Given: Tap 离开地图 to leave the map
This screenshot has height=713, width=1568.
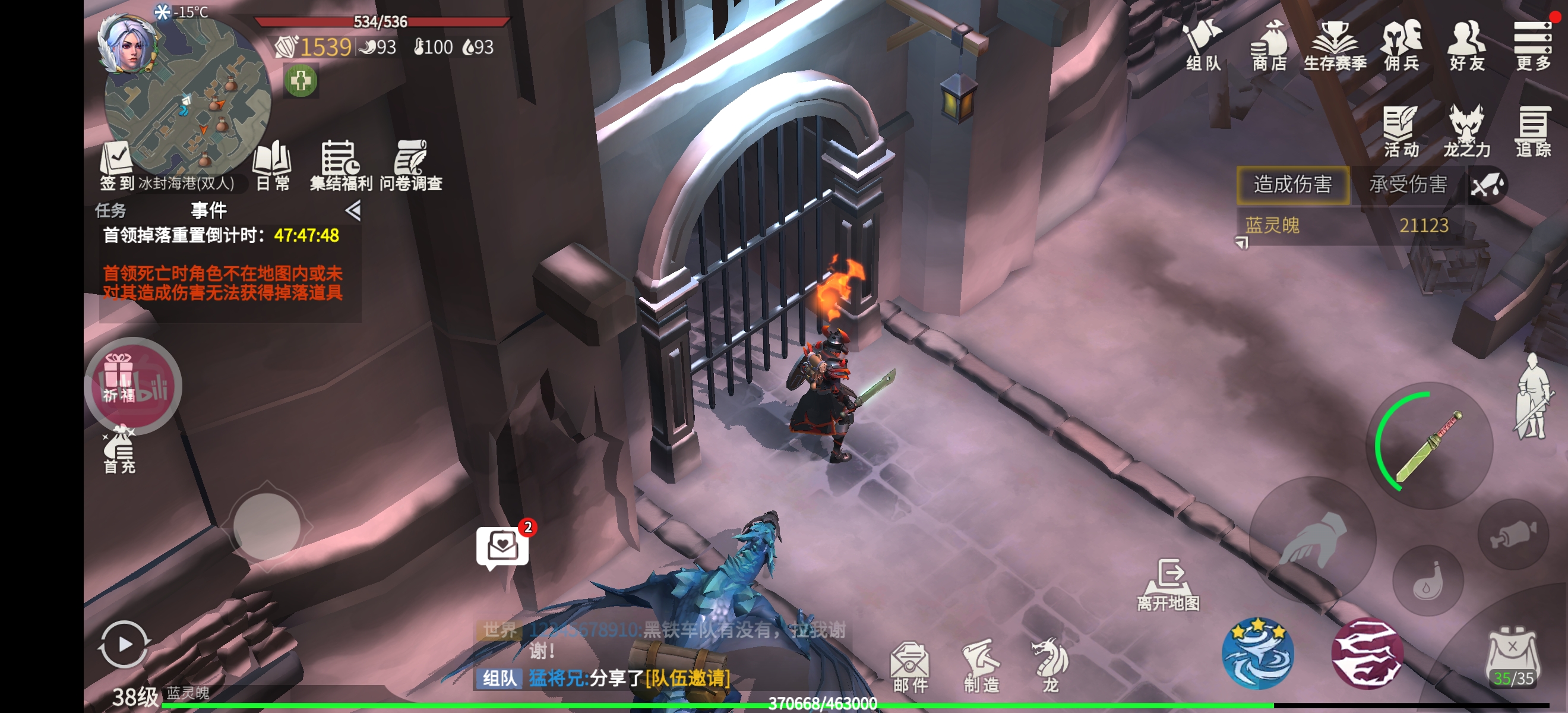Looking at the screenshot, I should tap(1168, 585).
